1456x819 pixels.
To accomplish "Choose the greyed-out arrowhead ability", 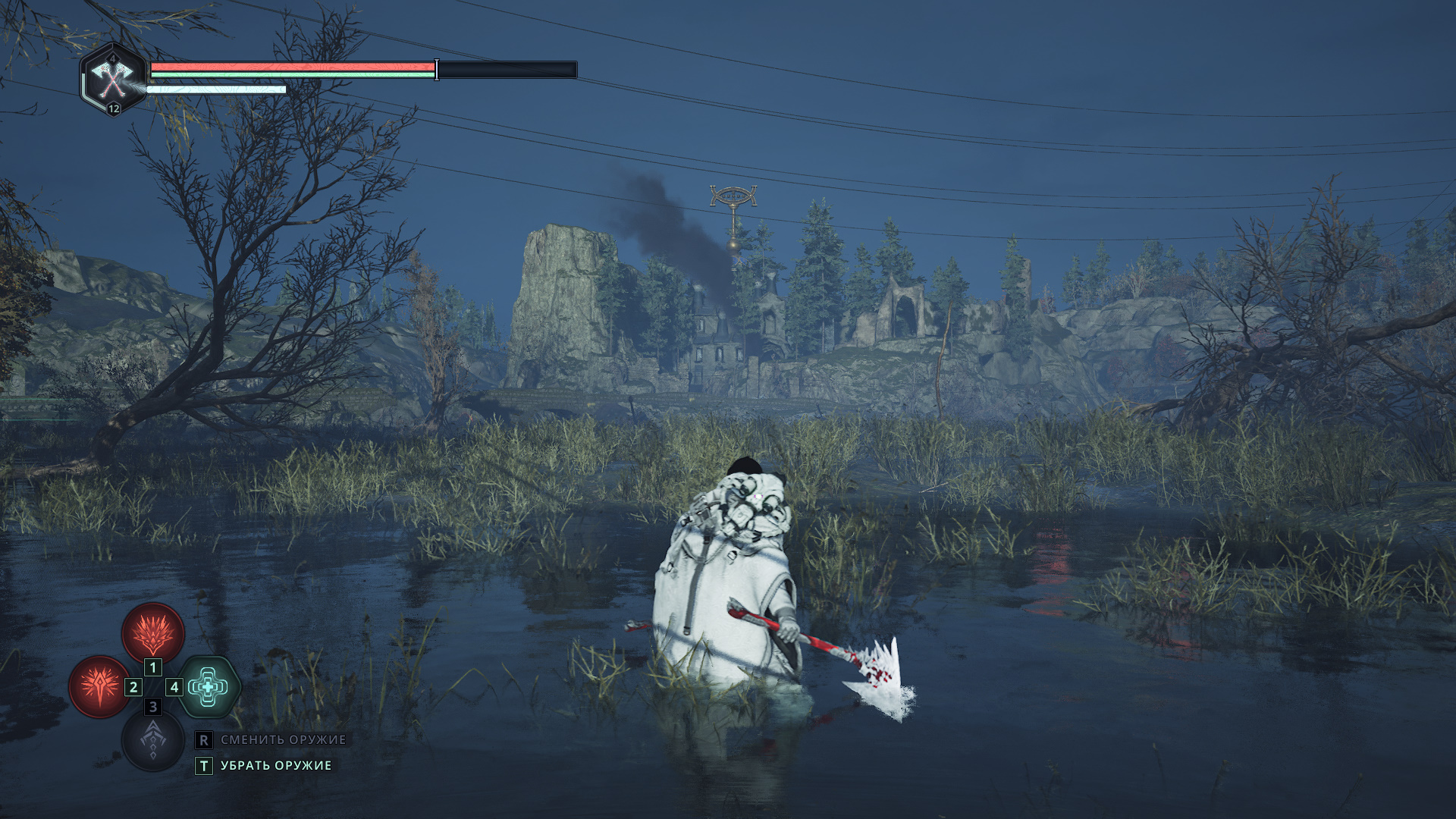I will 153,740.
